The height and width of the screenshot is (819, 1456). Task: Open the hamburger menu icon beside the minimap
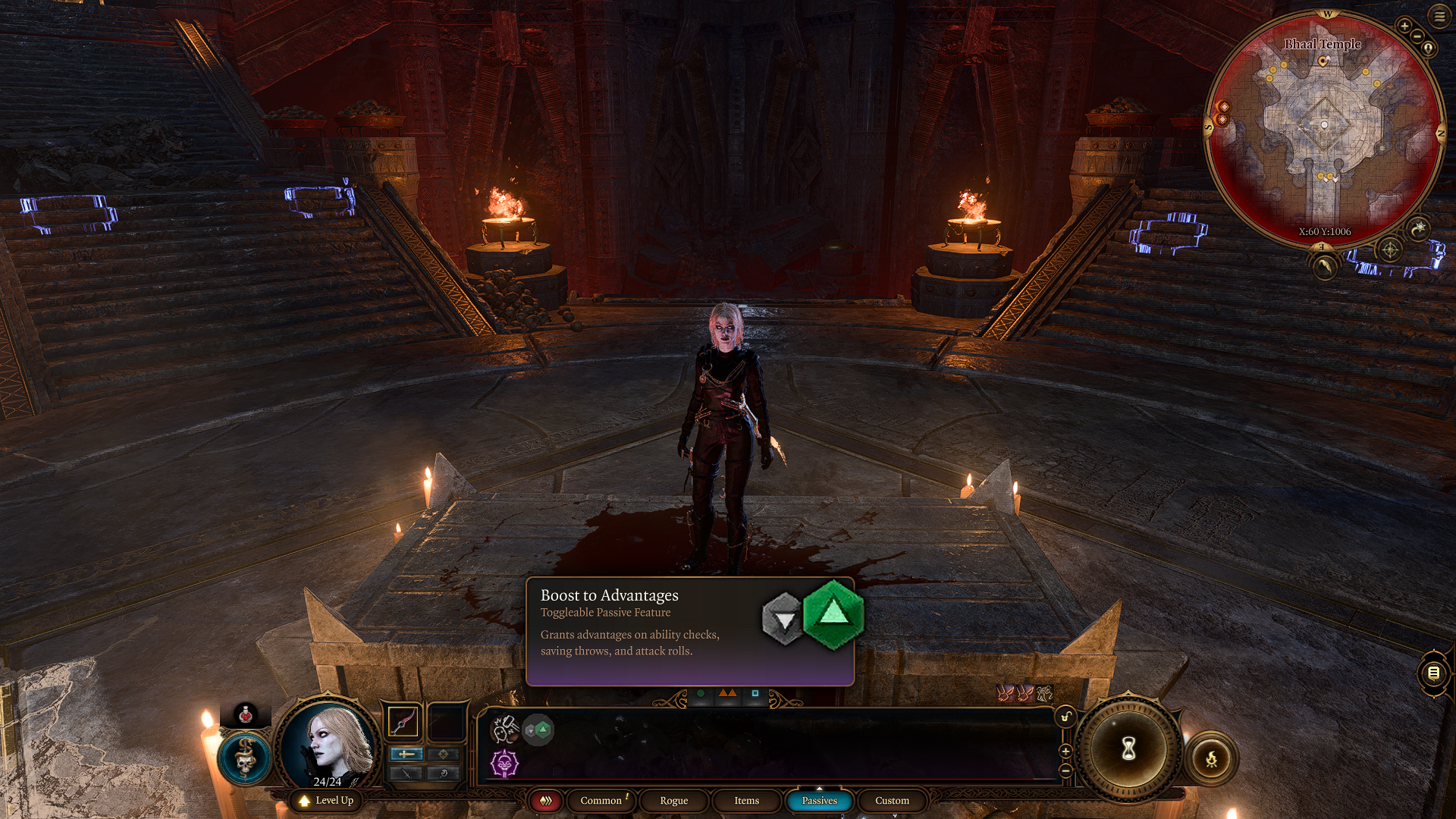point(1439,17)
